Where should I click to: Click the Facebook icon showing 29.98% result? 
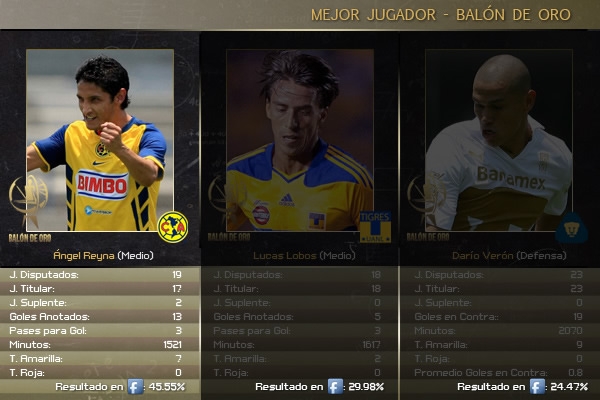336,386
